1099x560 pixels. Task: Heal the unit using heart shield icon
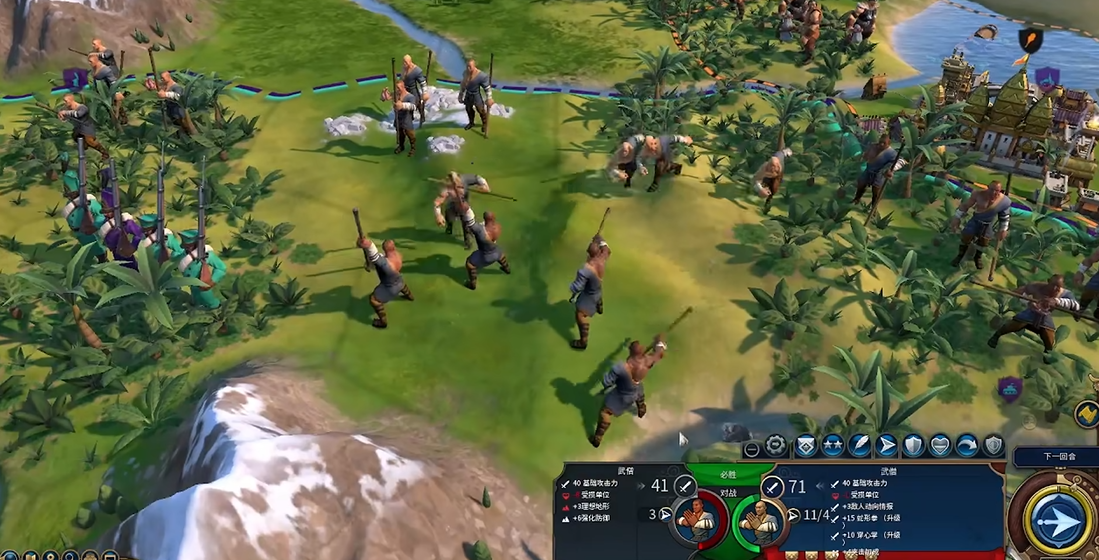940,446
